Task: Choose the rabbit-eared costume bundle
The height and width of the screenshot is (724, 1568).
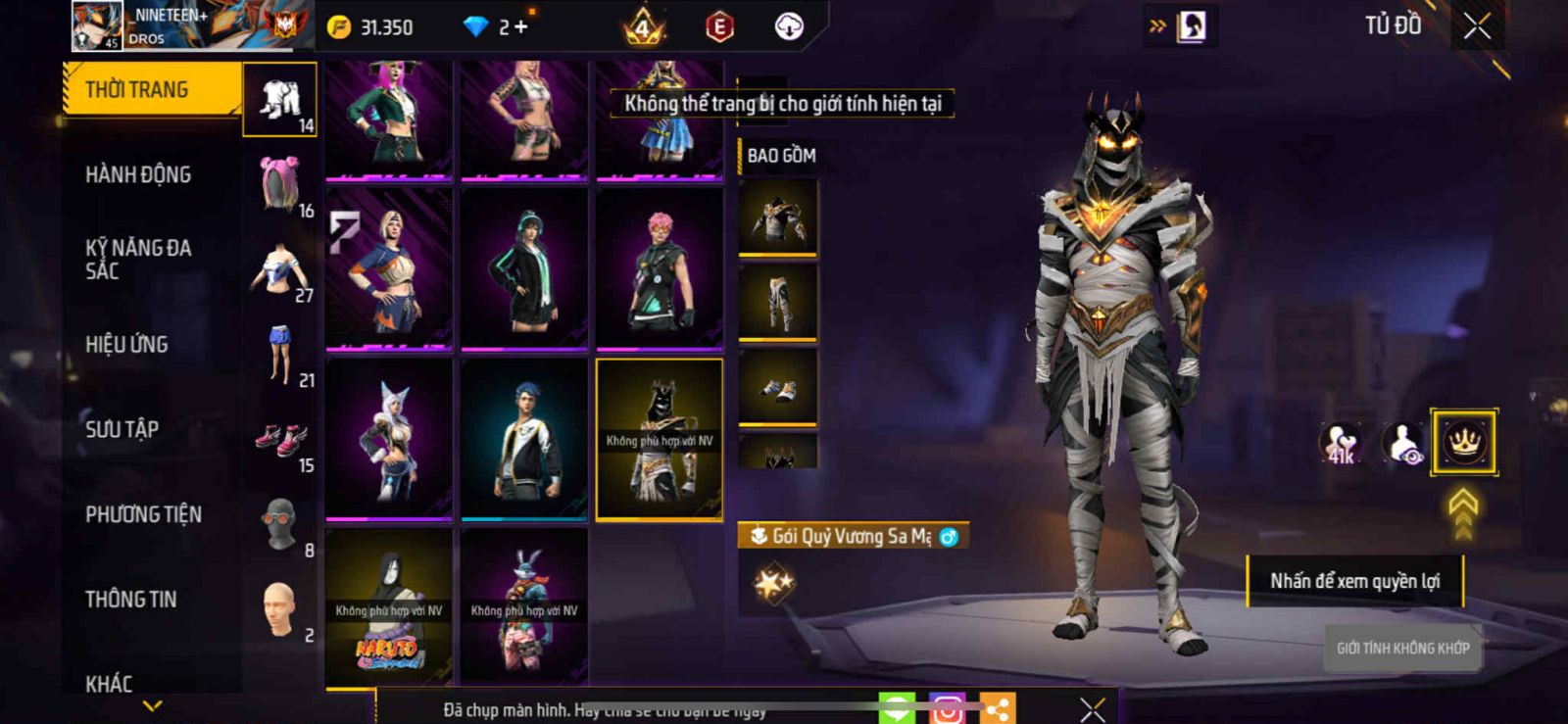Action: pyautogui.click(x=524, y=606)
